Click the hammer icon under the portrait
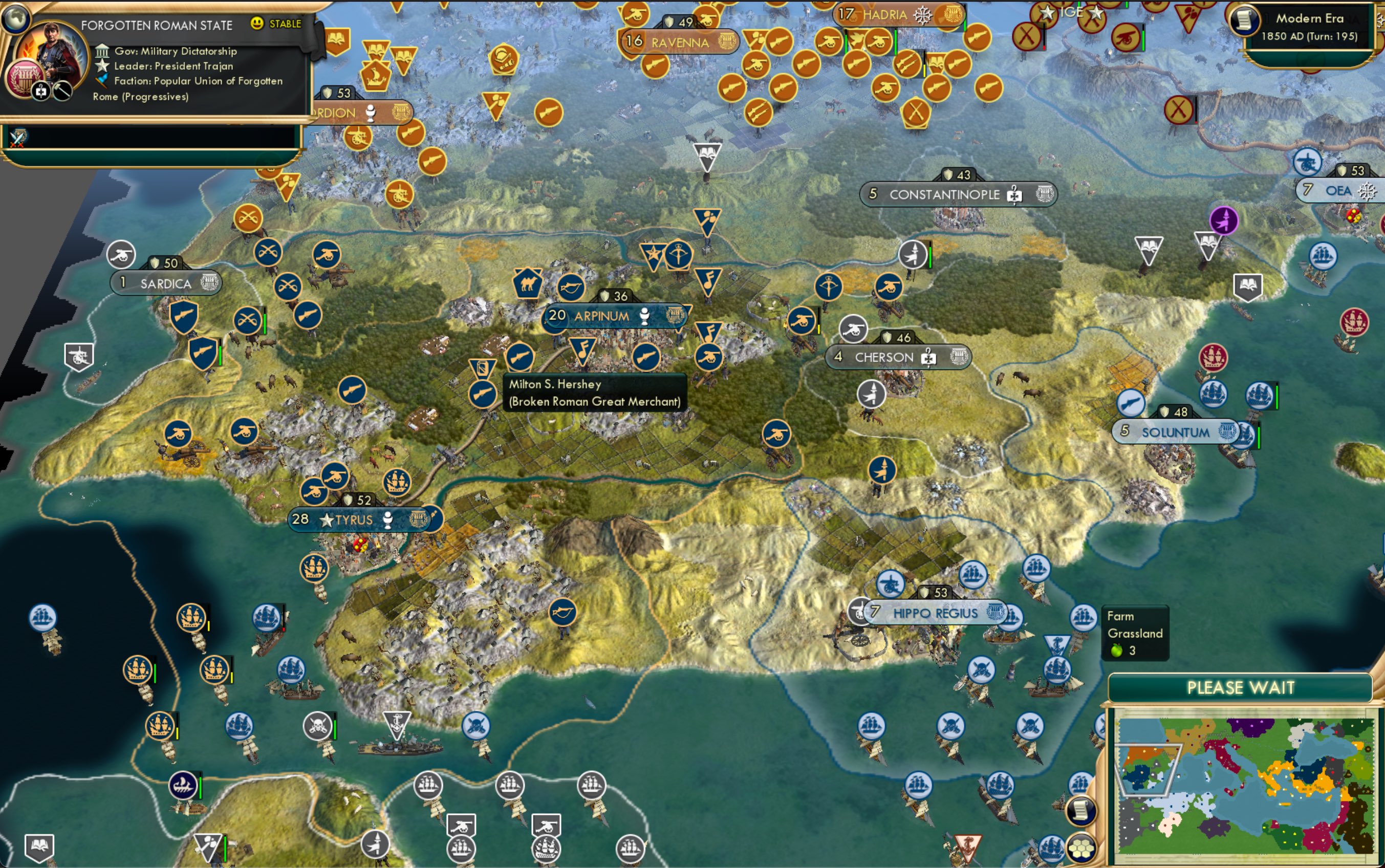The height and width of the screenshot is (868, 1385). point(62,91)
